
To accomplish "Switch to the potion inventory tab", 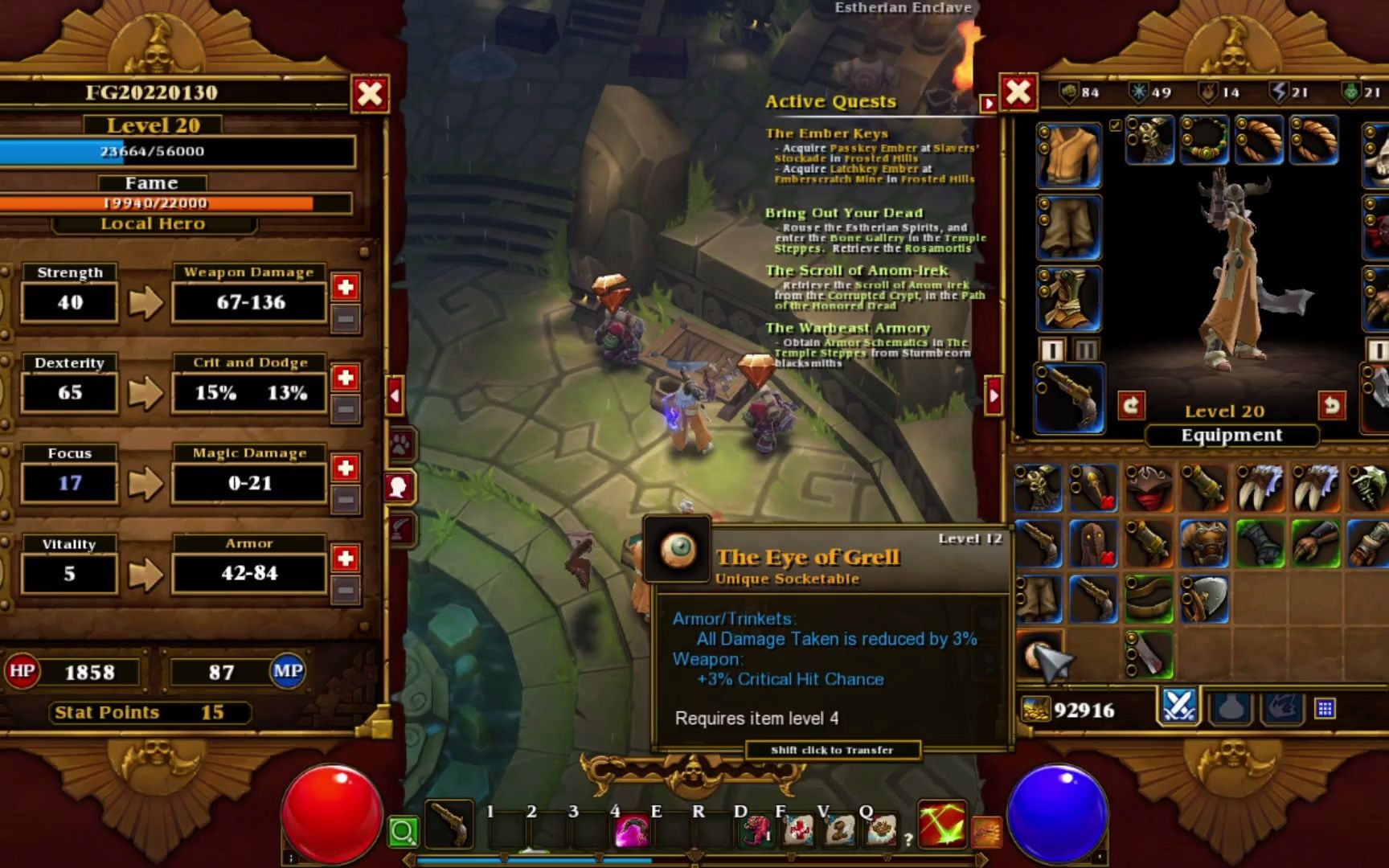I will click(x=1231, y=708).
